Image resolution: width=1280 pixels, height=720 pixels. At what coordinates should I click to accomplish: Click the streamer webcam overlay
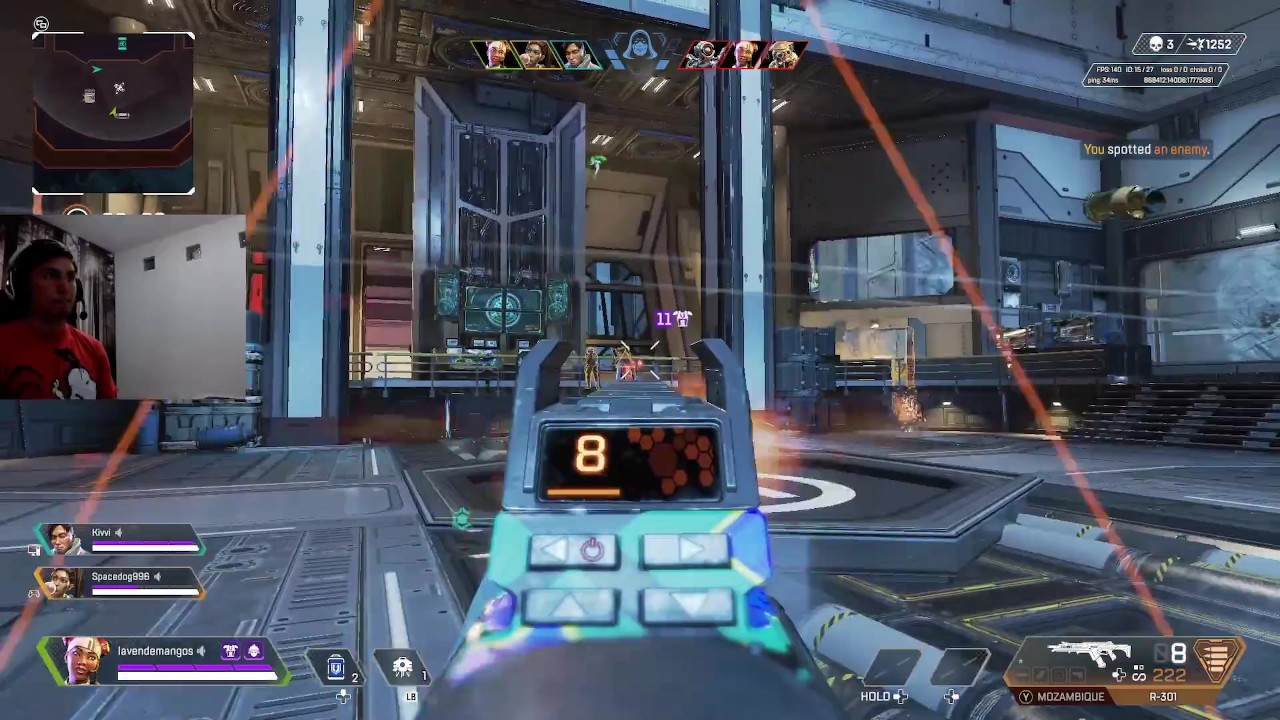(x=123, y=308)
